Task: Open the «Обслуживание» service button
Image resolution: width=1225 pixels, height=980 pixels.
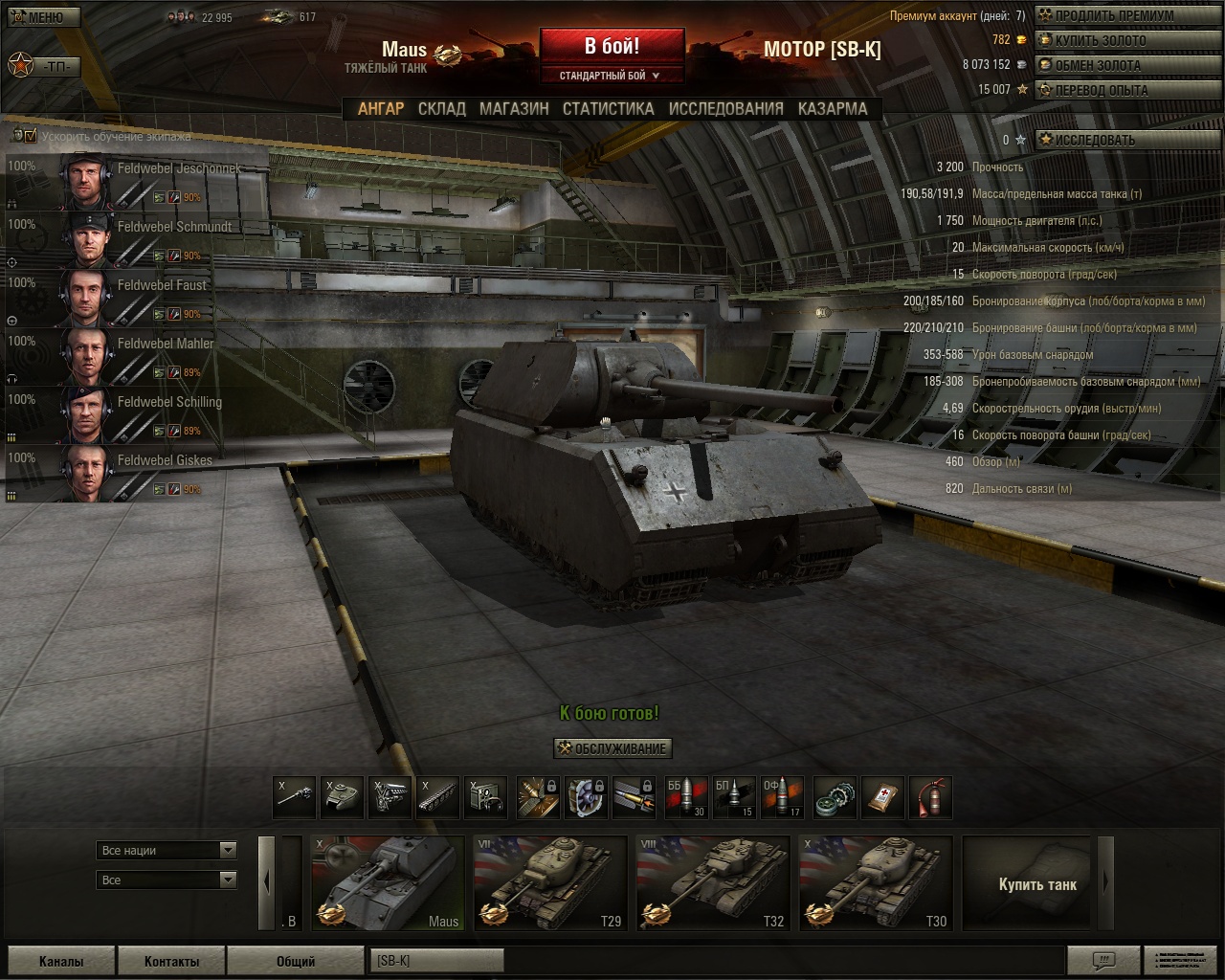Action: coord(612,748)
